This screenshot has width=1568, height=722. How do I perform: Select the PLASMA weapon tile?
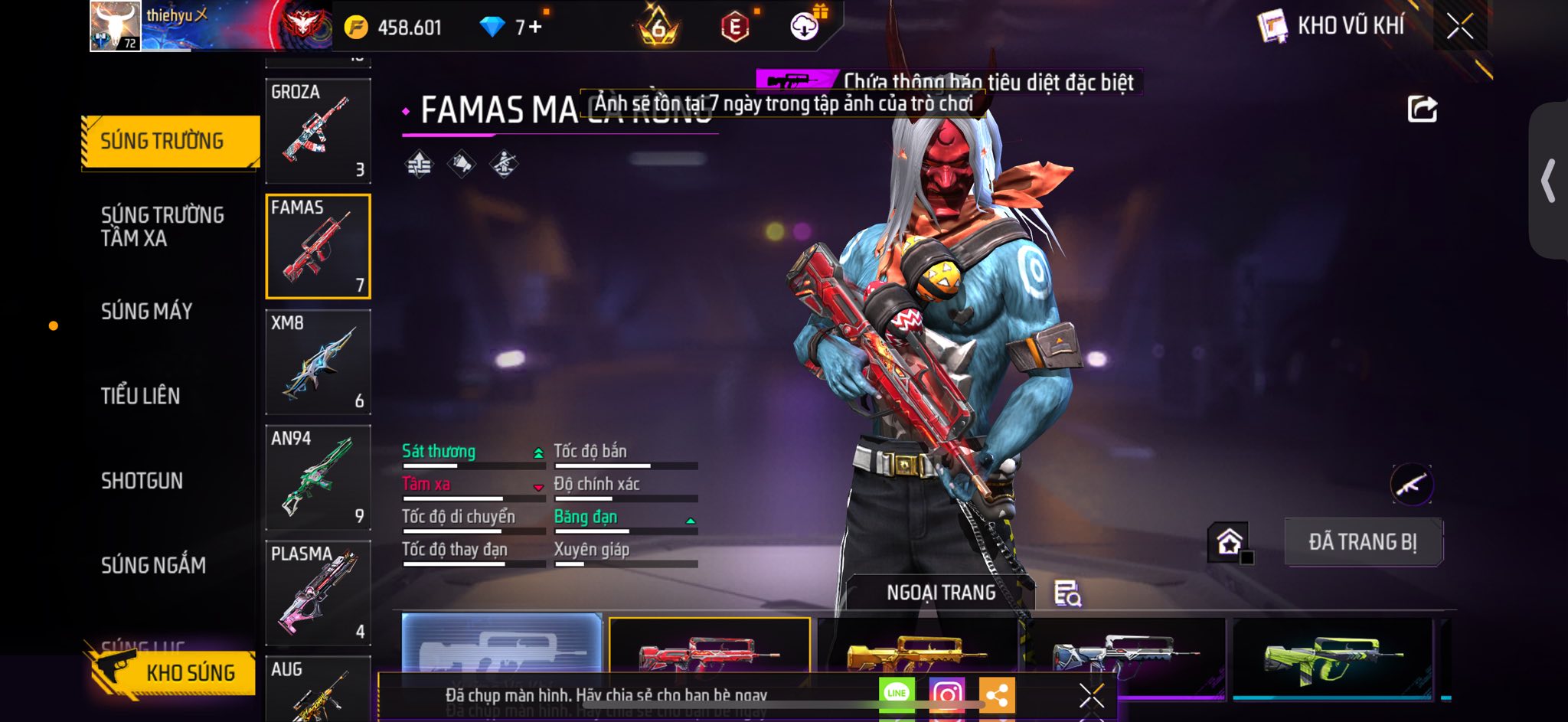[318, 593]
